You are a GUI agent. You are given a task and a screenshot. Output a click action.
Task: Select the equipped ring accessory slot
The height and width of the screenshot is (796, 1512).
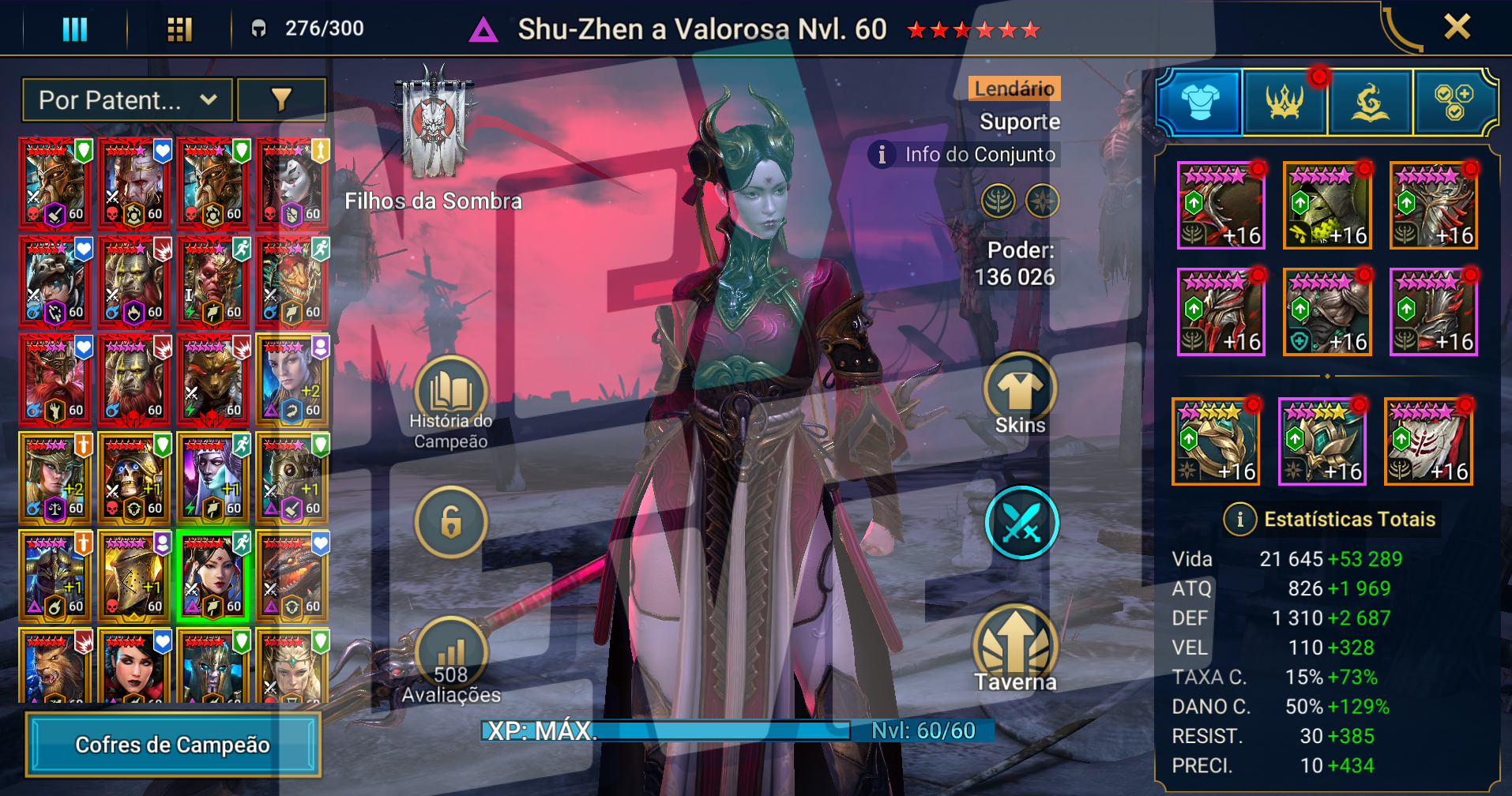(1215, 441)
